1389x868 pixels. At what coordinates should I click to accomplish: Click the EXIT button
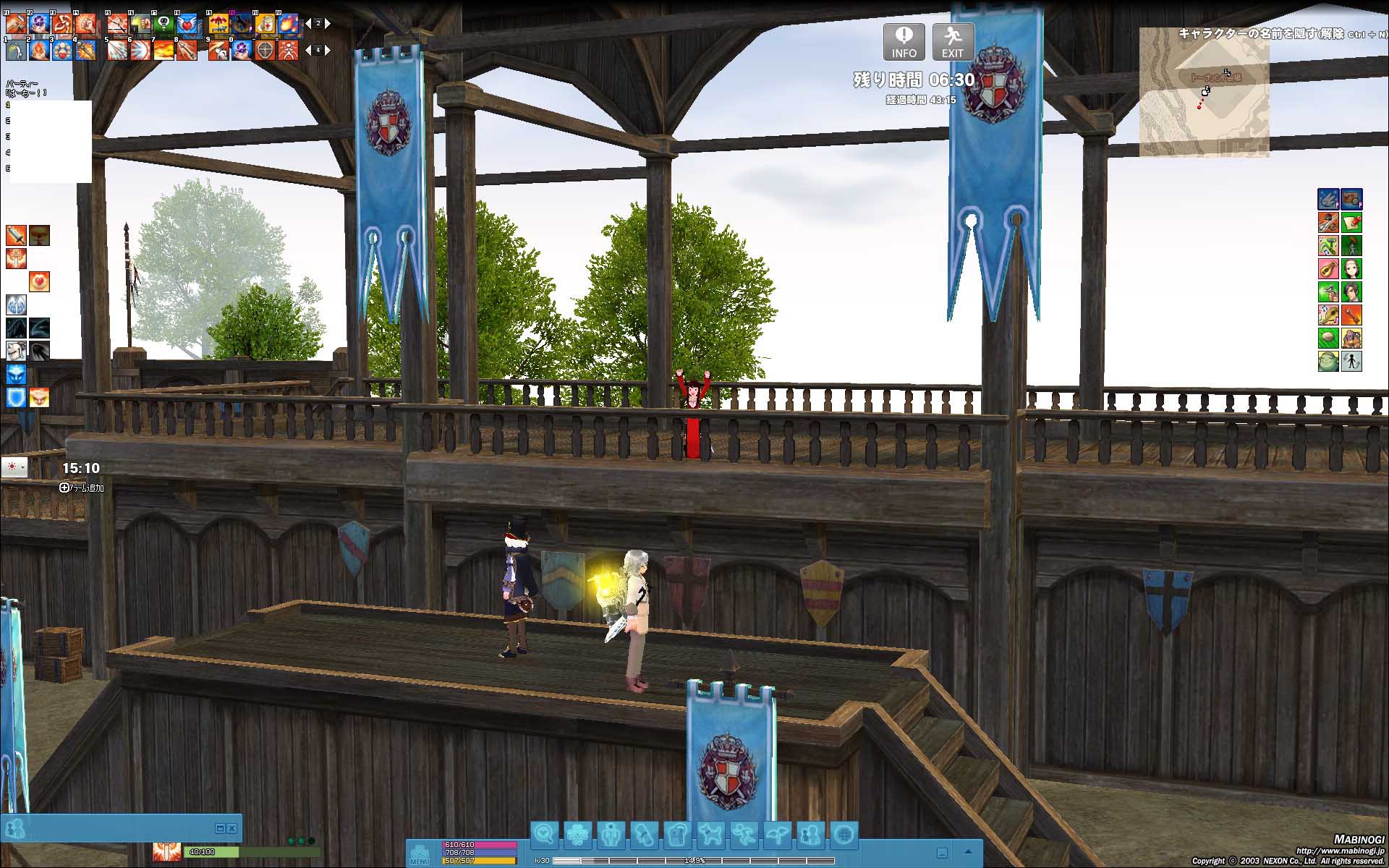pyautogui.click(x=952, y=42)
